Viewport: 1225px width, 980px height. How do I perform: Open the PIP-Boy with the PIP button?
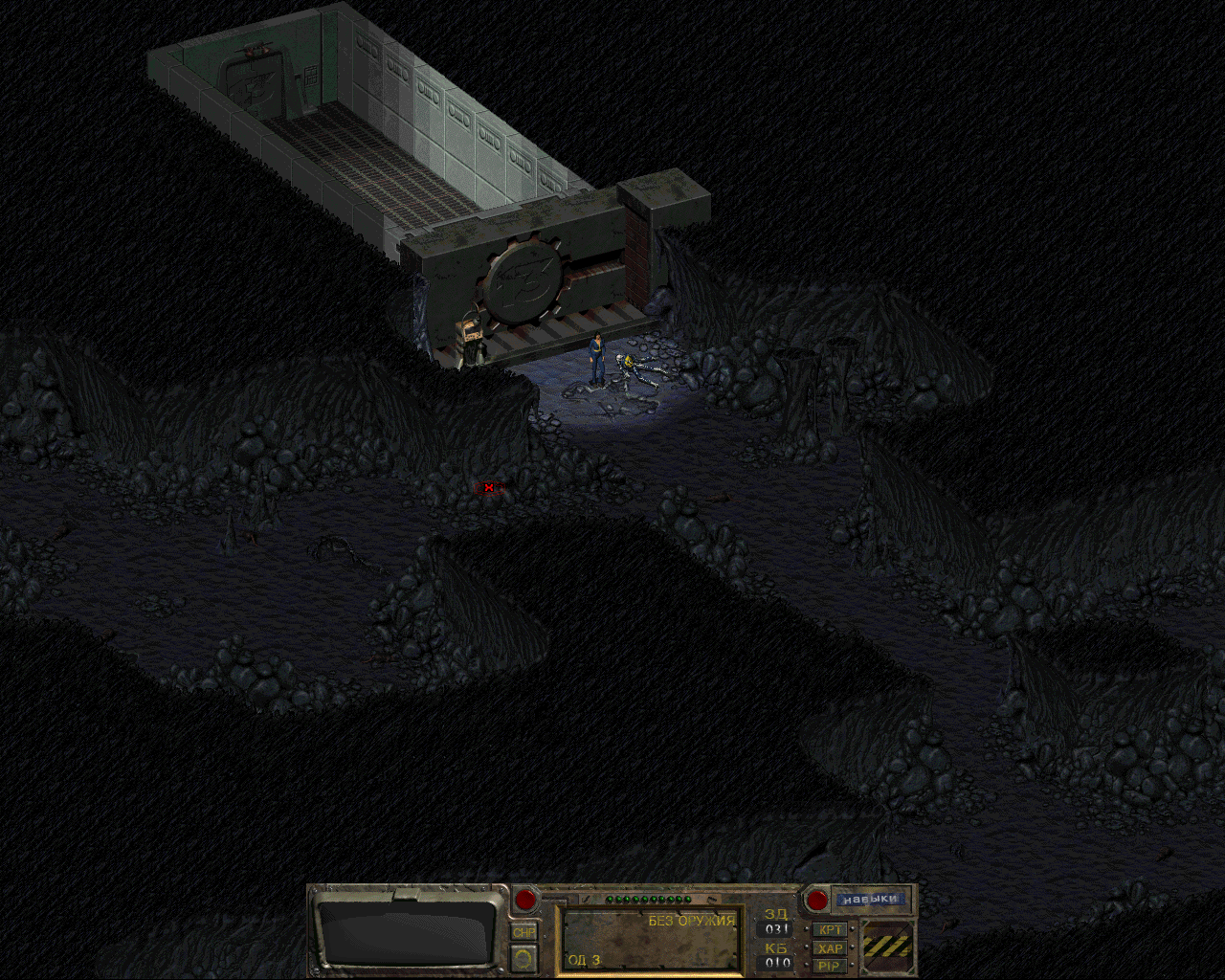click(830, 966)
